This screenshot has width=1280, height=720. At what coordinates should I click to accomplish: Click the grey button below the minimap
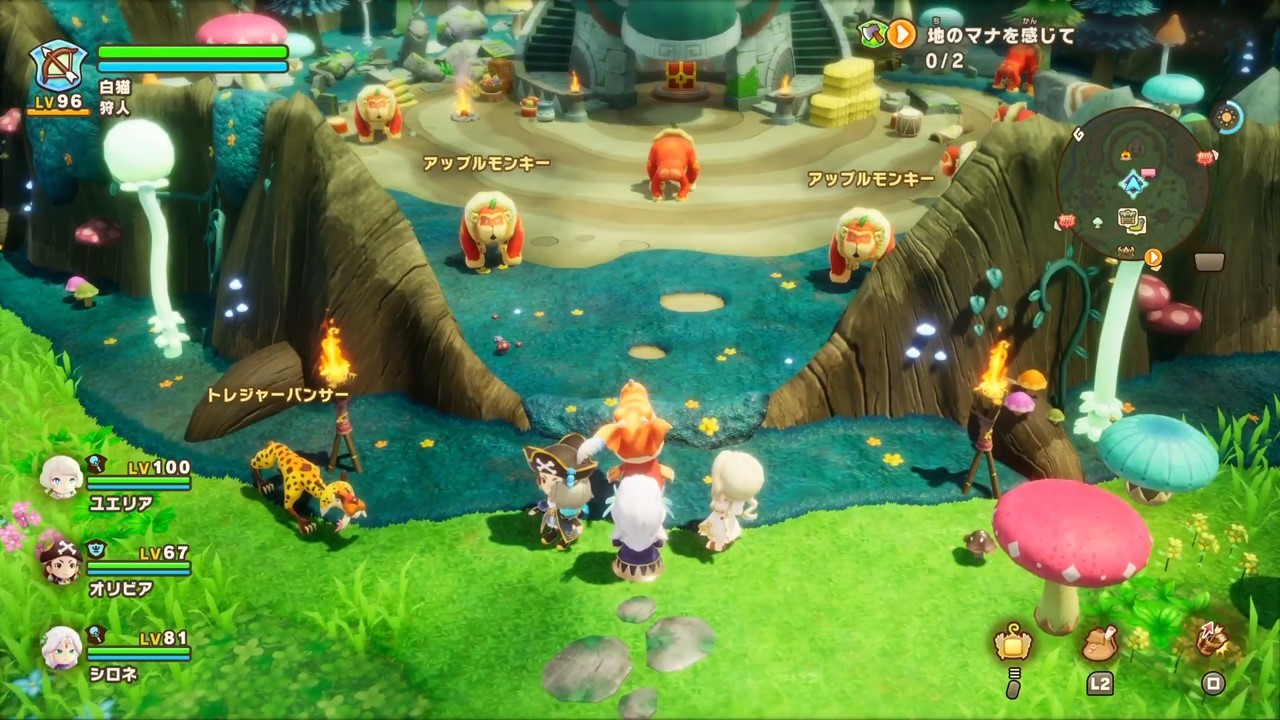coord(1209,262)
